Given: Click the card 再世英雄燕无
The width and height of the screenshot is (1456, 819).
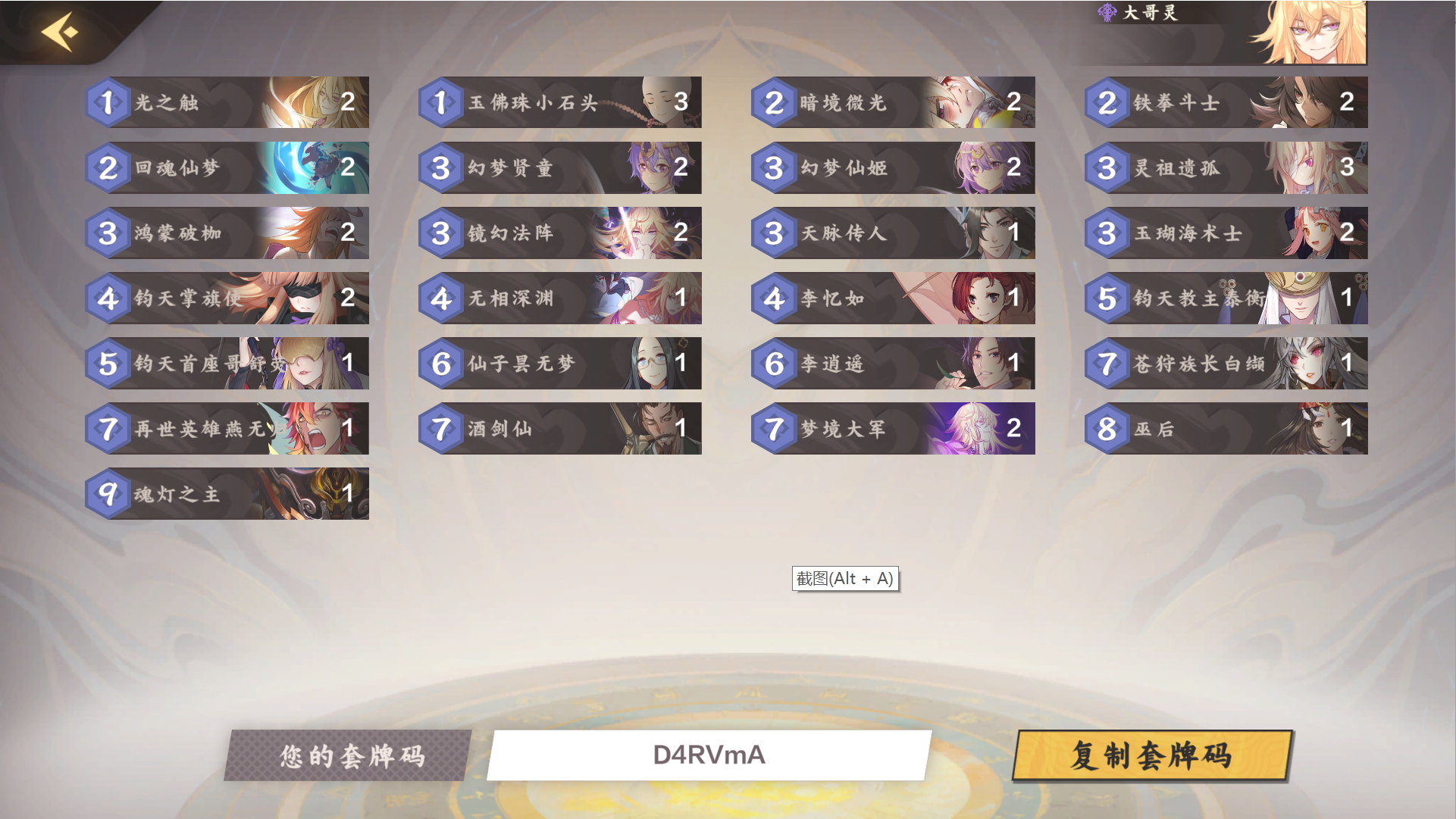Looking at the screenshot, I should [x=227, y=428].
